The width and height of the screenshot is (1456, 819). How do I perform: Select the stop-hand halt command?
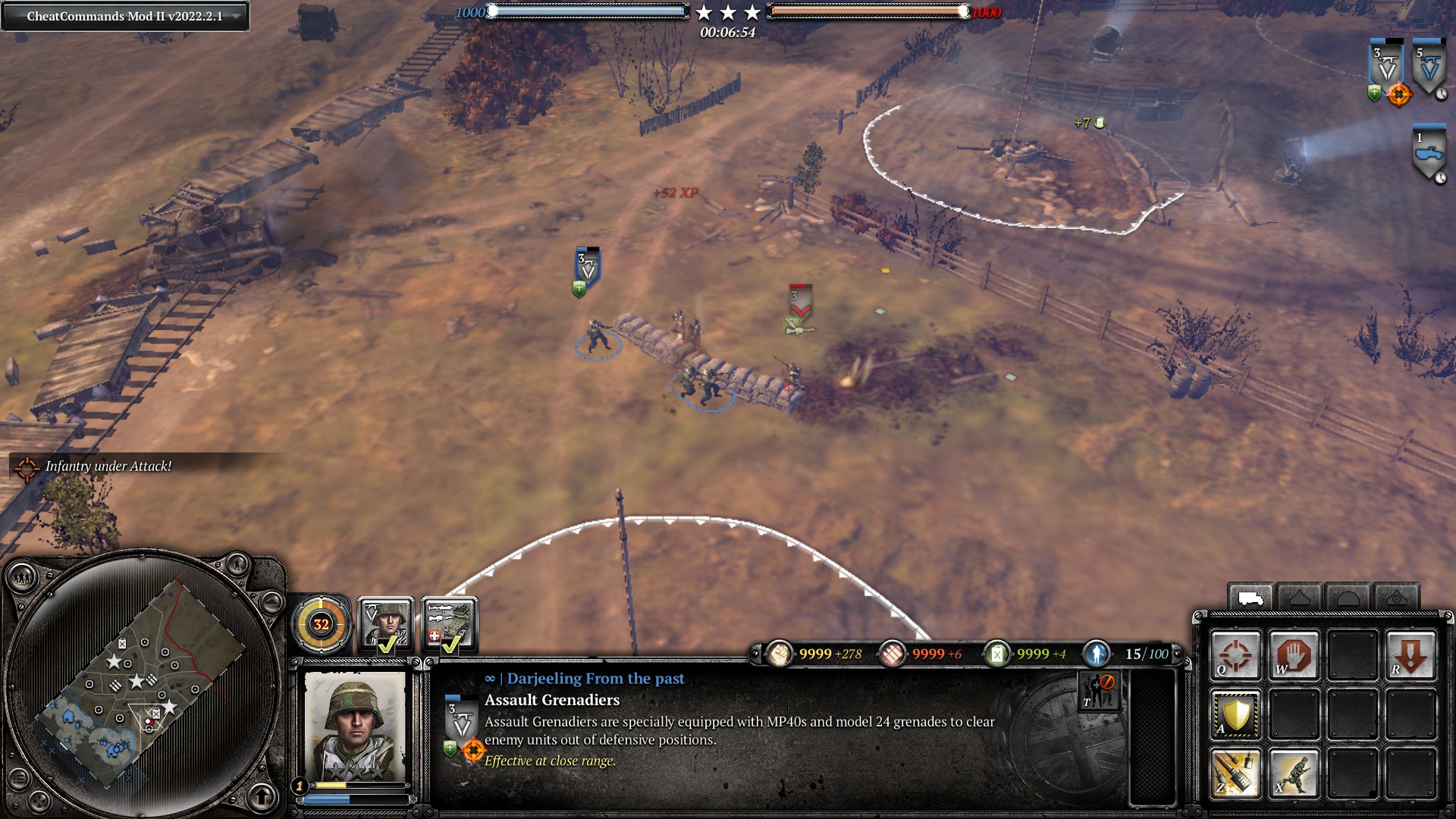click(x=1294, y=655)
